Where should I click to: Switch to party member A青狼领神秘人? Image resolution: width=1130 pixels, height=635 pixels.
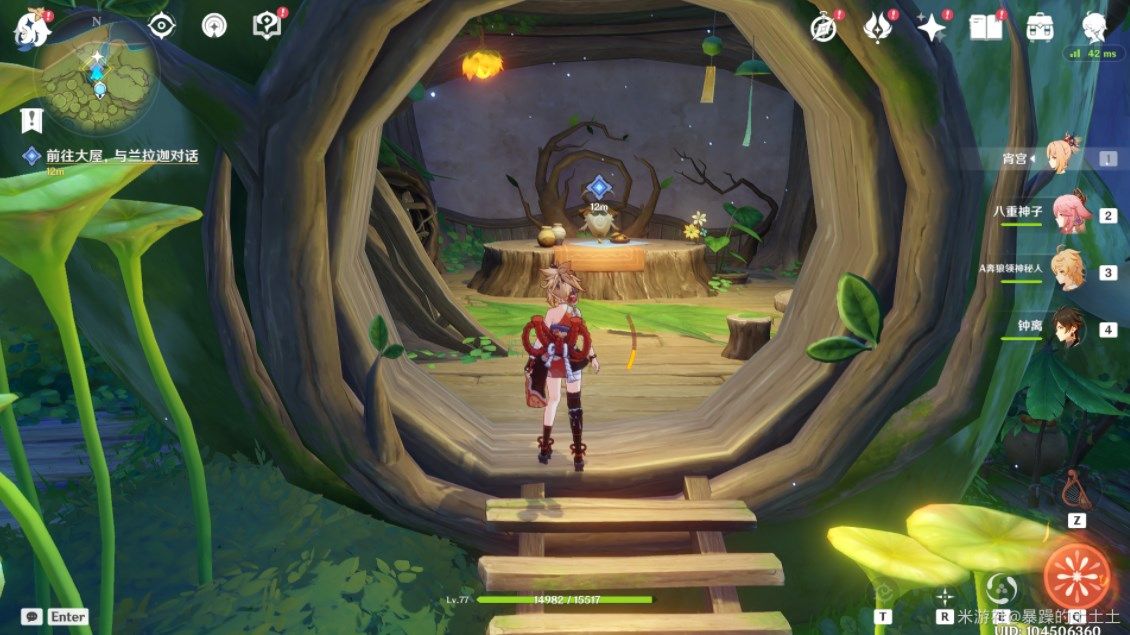pos(1067,270)
